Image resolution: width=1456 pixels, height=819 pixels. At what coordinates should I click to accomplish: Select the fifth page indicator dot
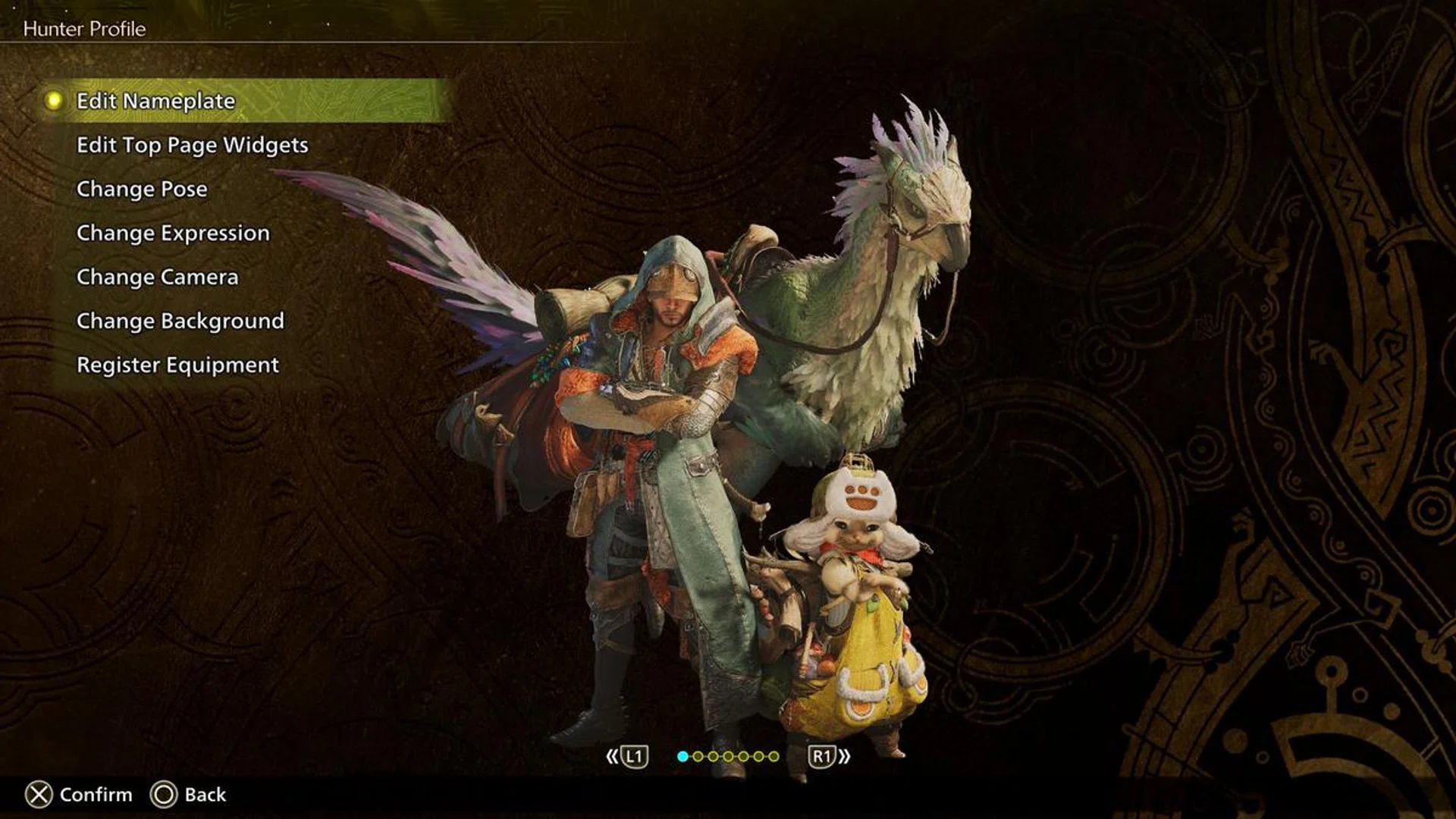coord(744,757)
